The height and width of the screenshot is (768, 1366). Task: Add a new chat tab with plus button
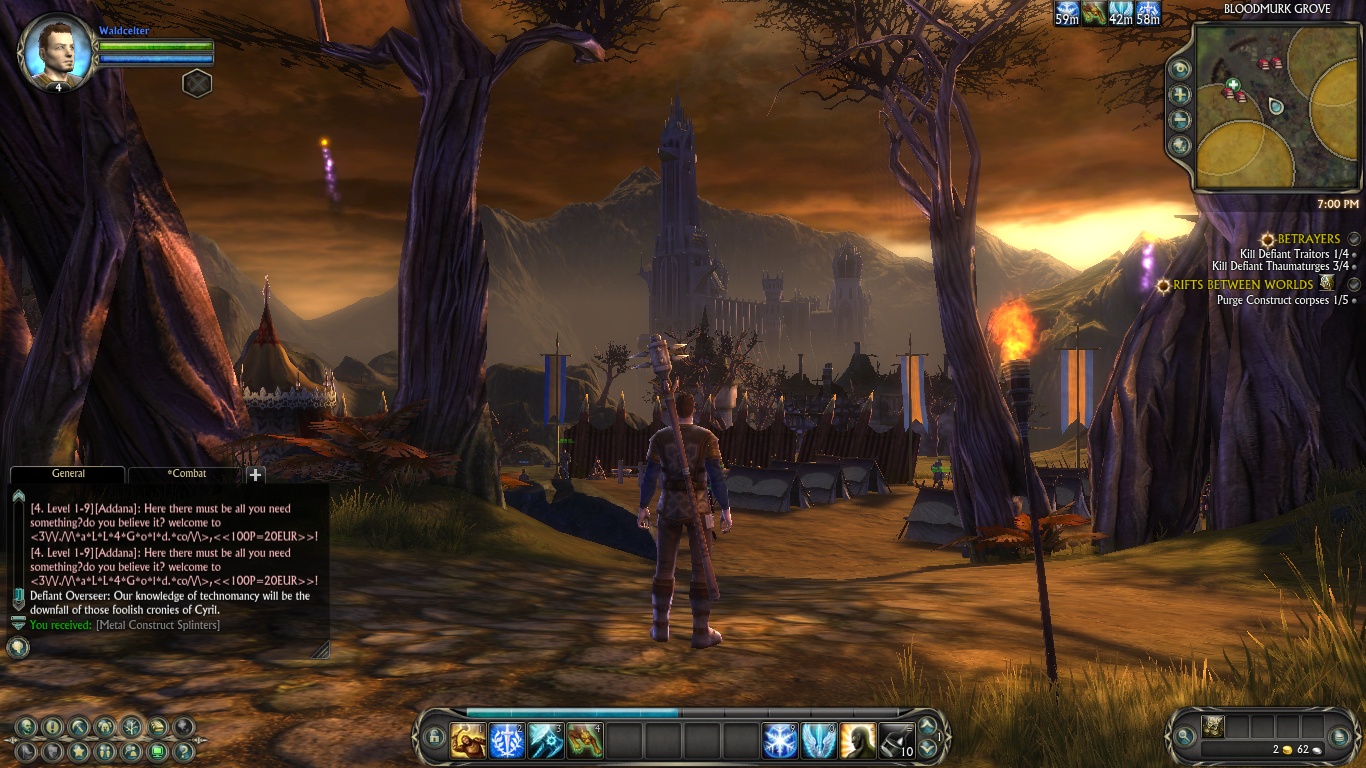point(256,475)
